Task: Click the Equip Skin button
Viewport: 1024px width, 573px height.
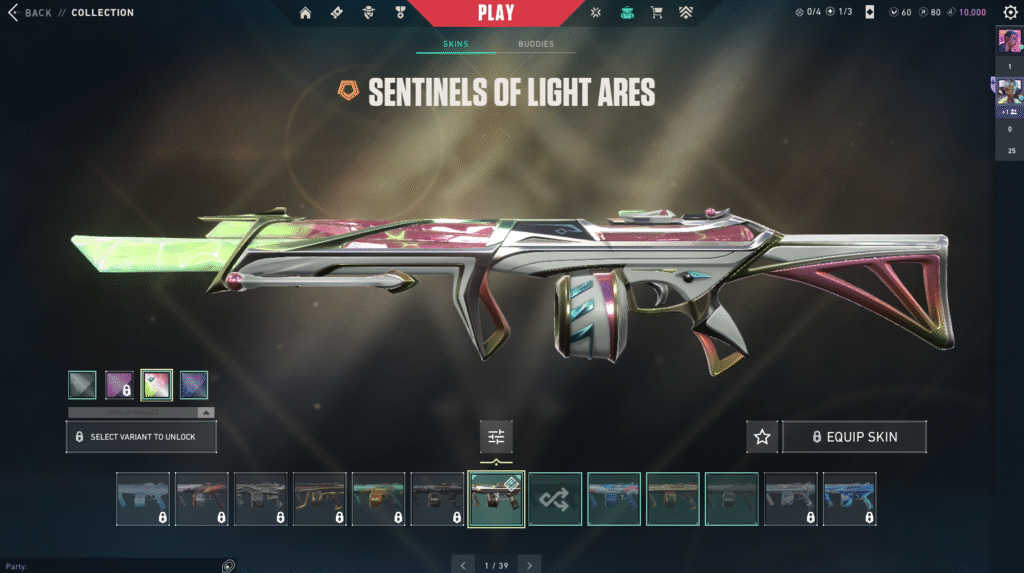Action: tap(854, 437)
